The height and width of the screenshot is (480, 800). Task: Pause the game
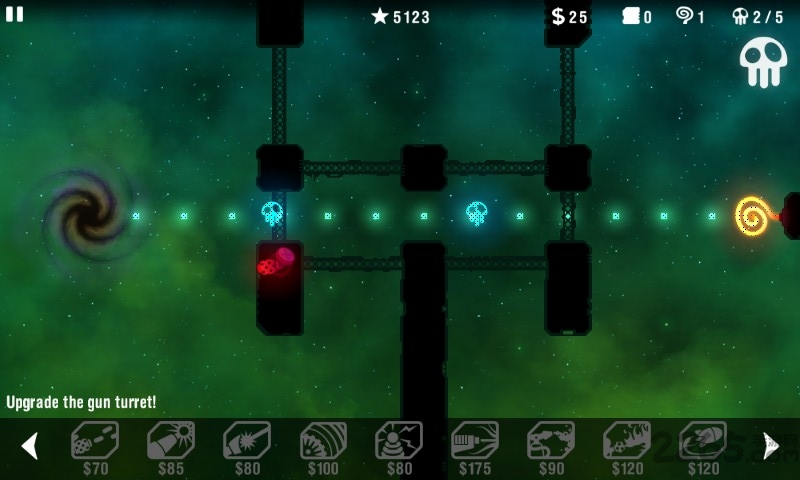point(15,14)
